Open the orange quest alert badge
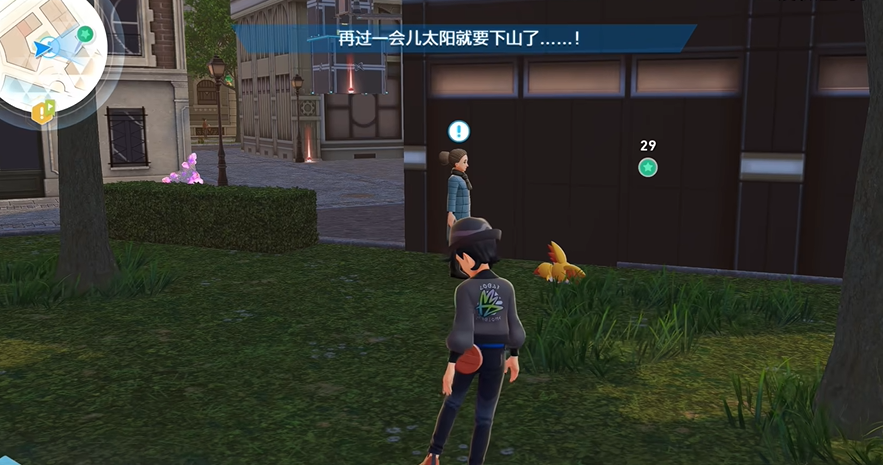 click(41, 113)
